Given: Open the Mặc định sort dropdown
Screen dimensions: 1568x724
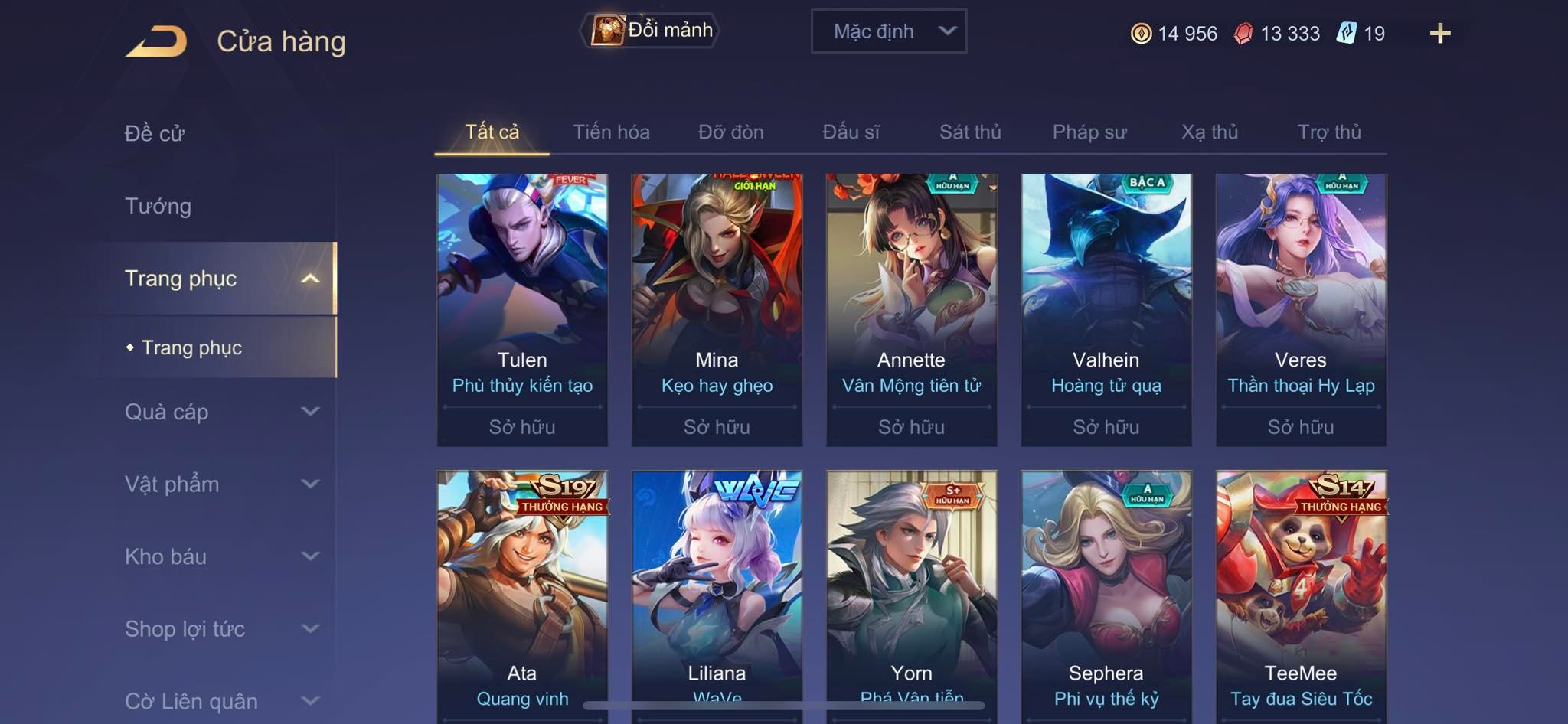Looking at the screenshot, I should click(x=888, y=31).
